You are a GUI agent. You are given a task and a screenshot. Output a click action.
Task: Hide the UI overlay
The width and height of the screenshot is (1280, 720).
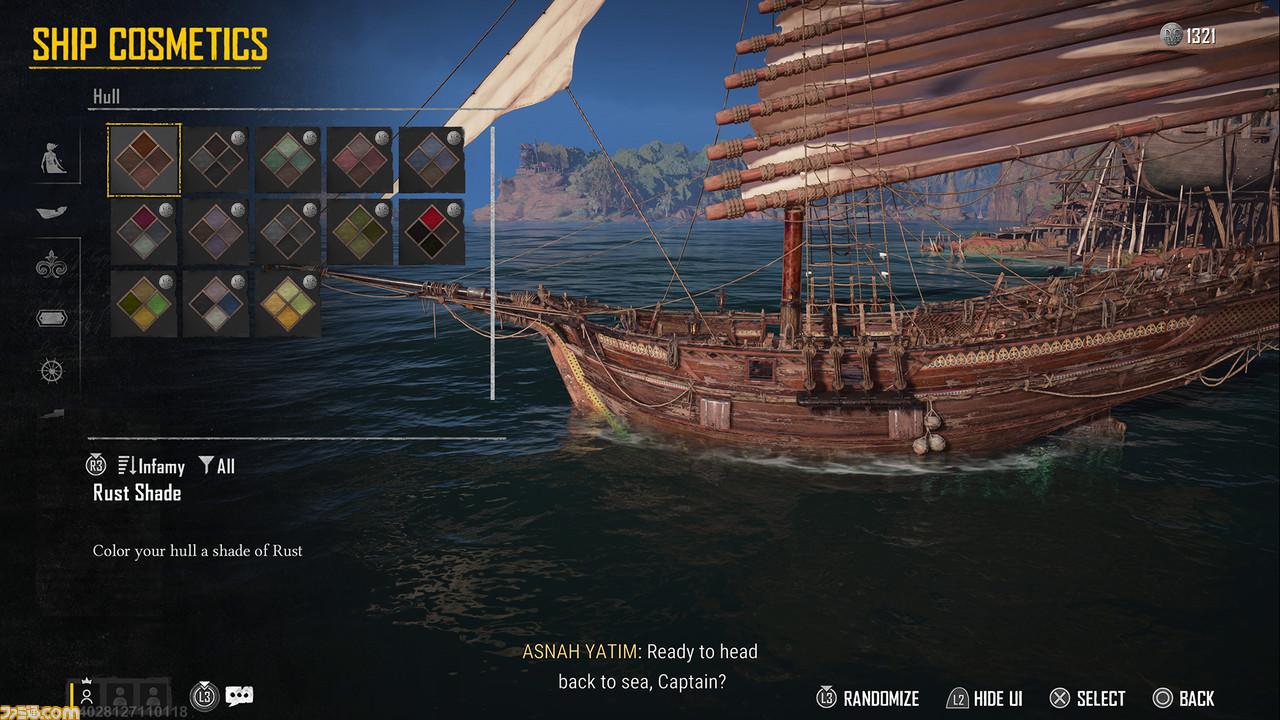(x=985, y=699)
